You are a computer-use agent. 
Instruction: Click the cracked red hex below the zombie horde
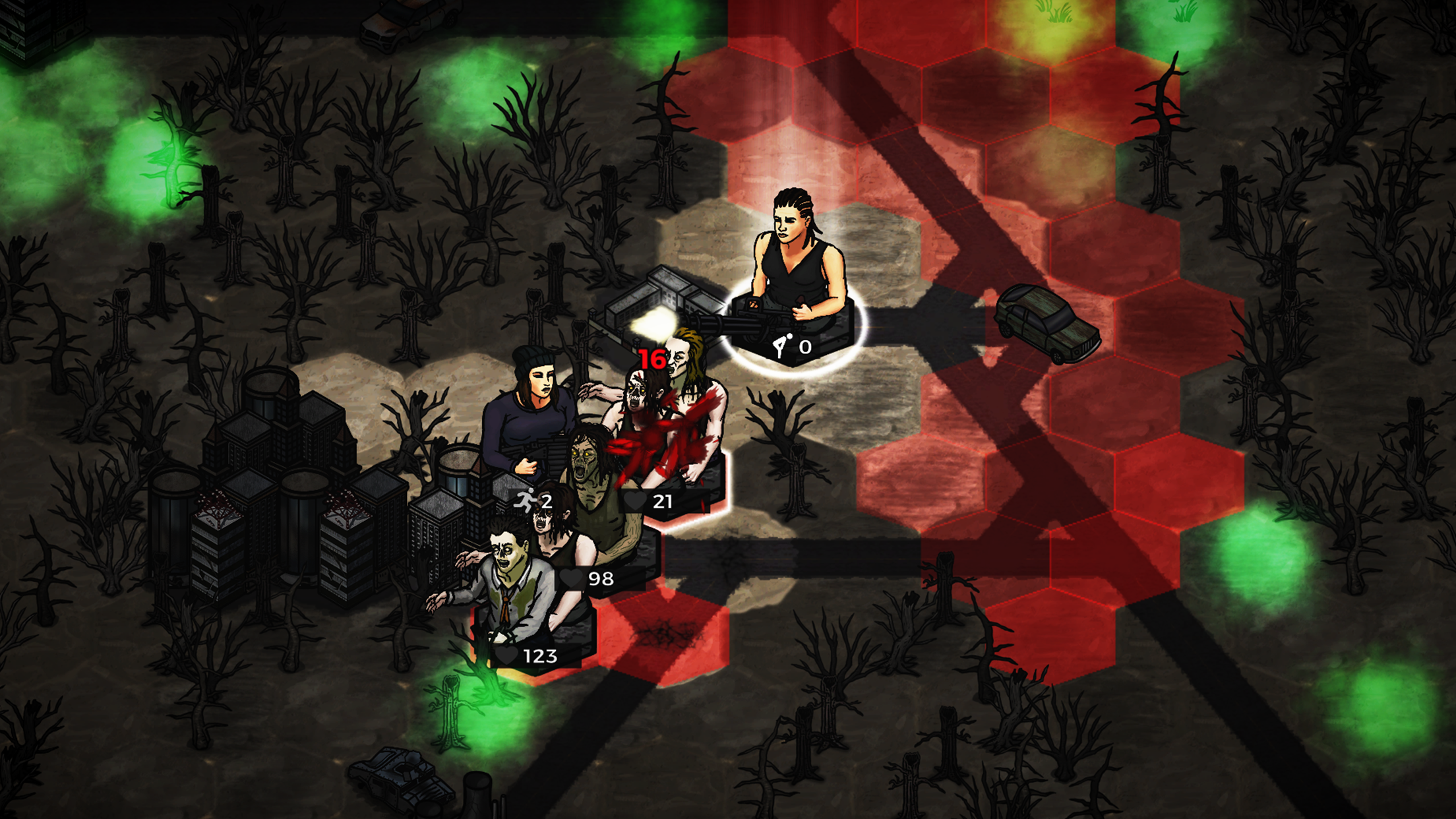point(666,633)
